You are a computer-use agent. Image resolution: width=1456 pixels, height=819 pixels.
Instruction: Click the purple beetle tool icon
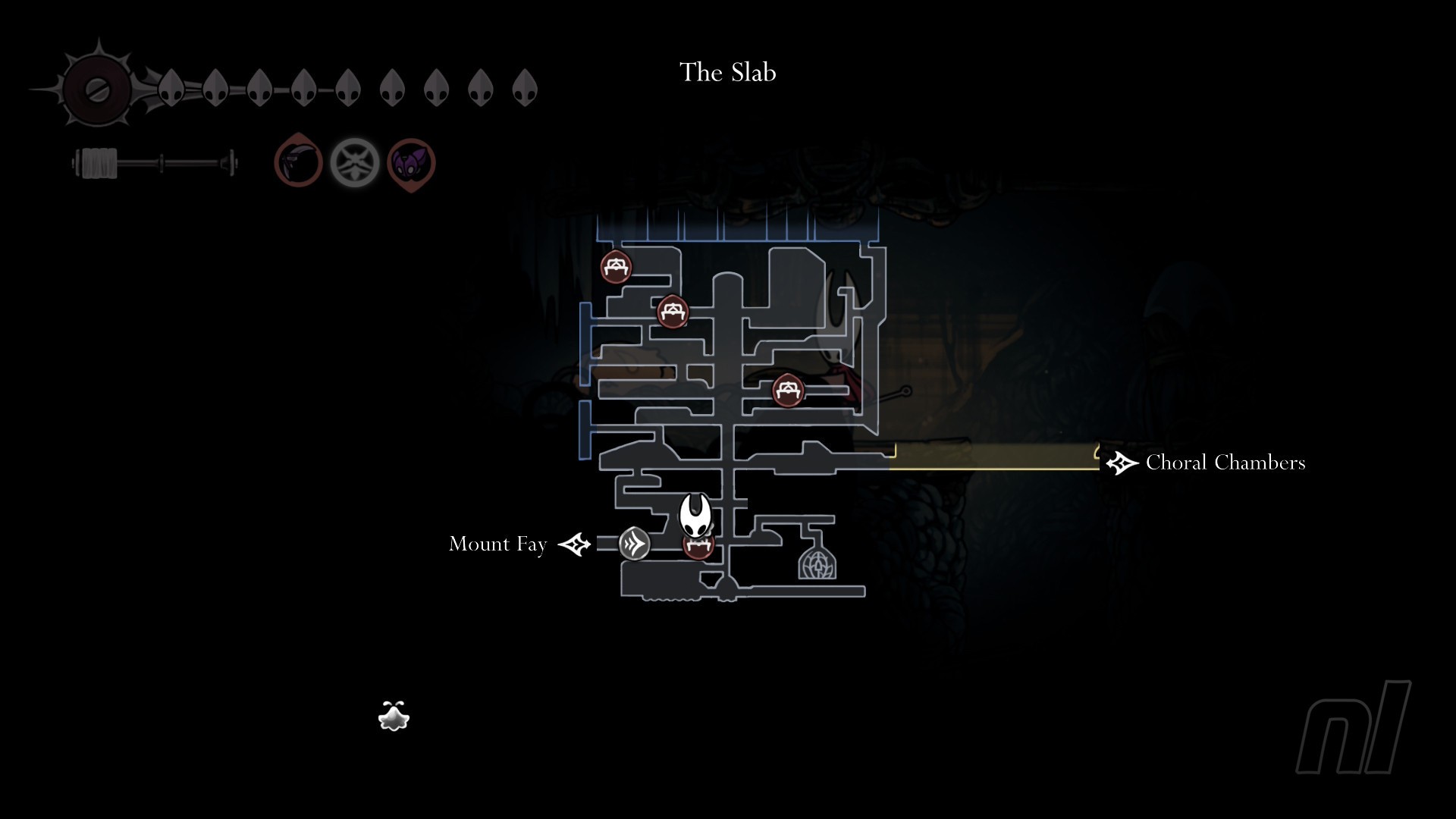411,164
